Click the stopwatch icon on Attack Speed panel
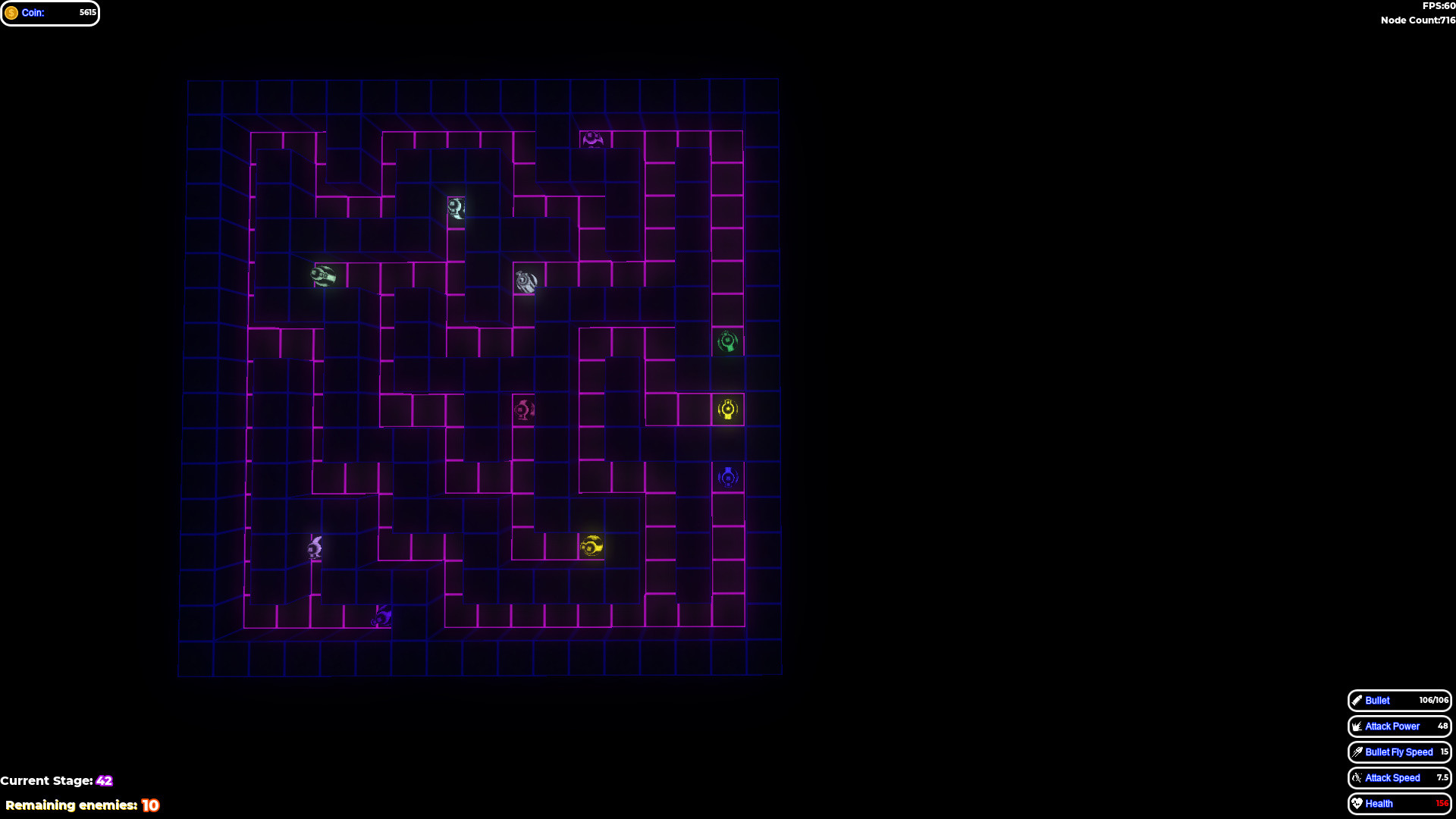The height and width of the screenshot is (819, 1456). 1357,777
